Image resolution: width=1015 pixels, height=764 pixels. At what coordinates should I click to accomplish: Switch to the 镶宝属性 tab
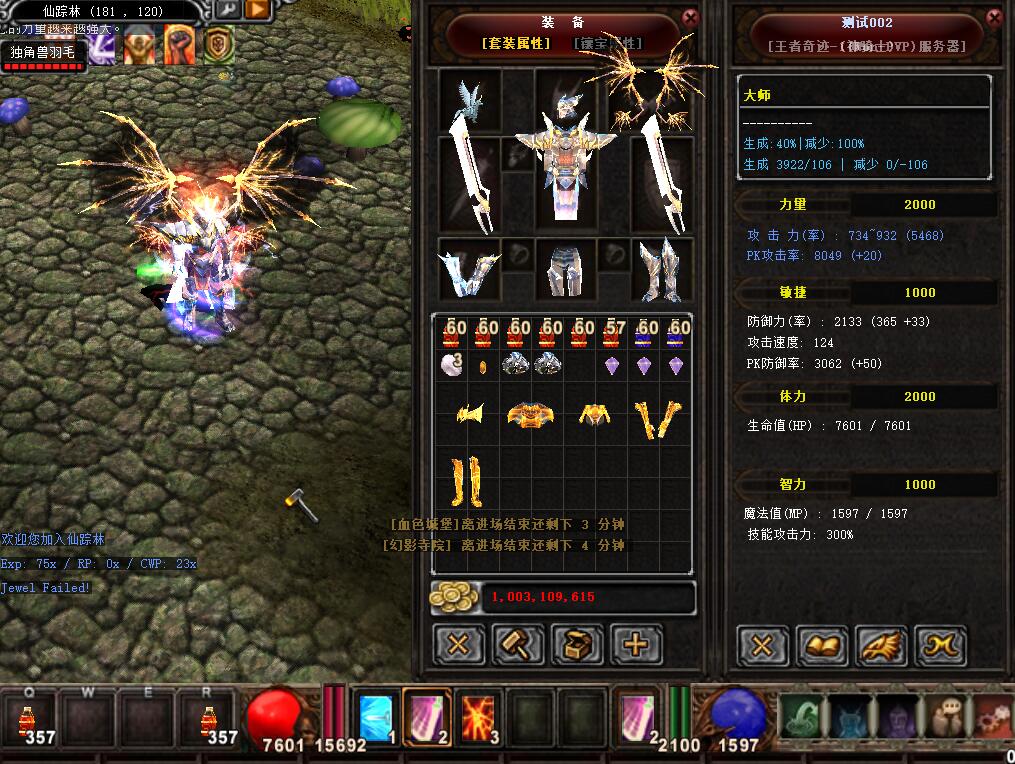(x=607, y=43)
